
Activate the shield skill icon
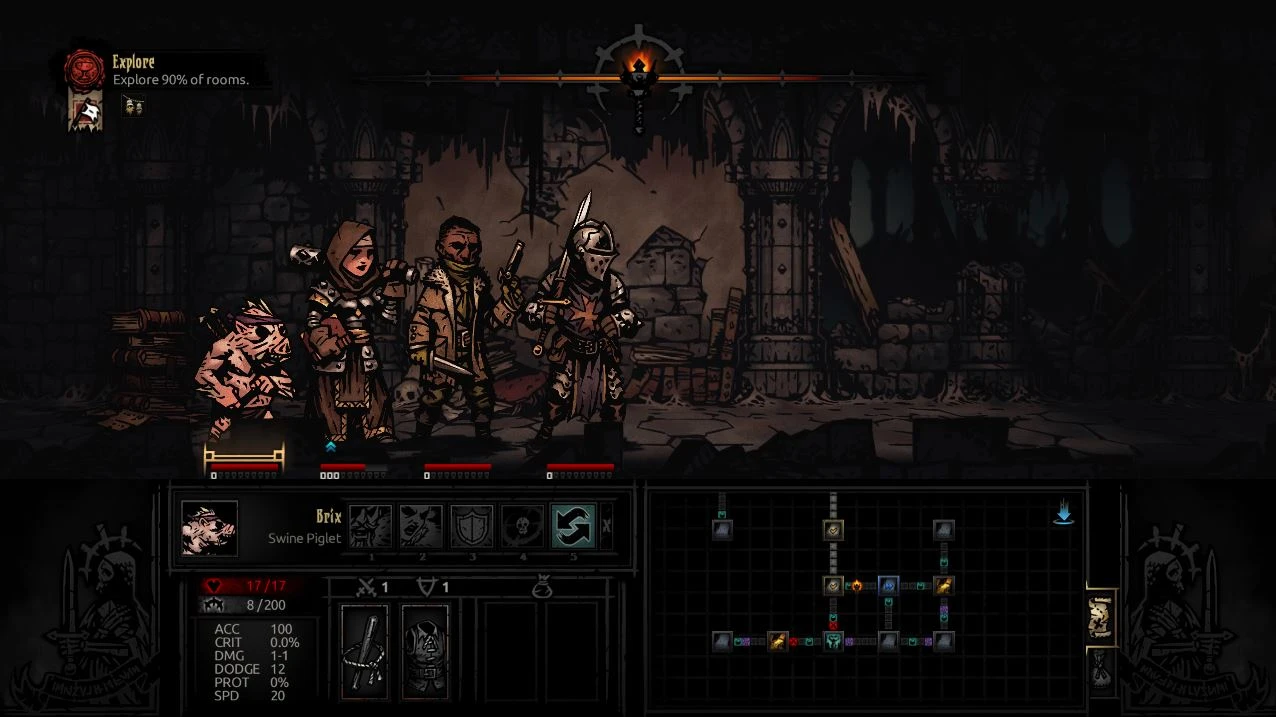(470, 526)
